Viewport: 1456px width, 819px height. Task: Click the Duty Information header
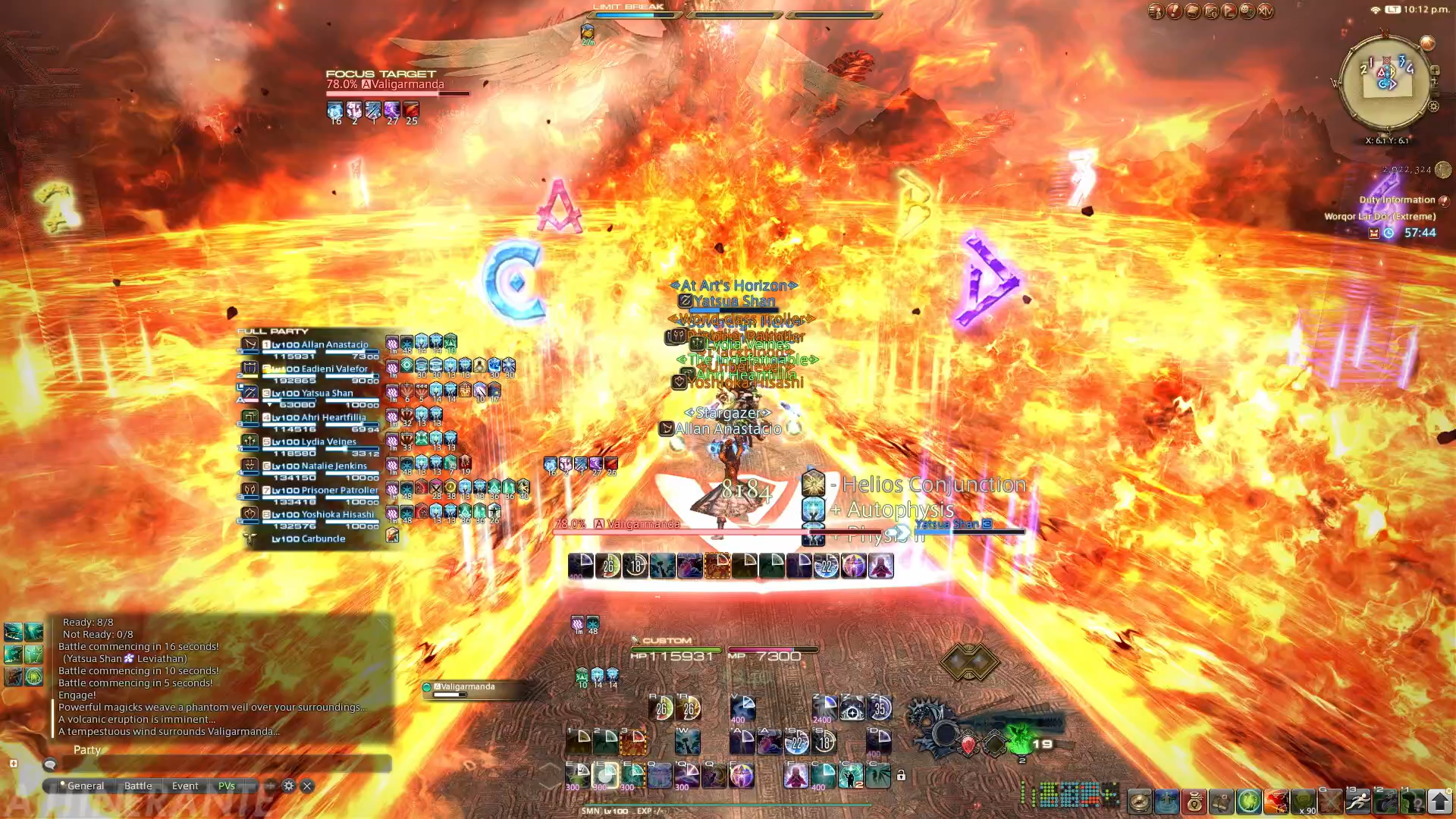pos(1397,200)
